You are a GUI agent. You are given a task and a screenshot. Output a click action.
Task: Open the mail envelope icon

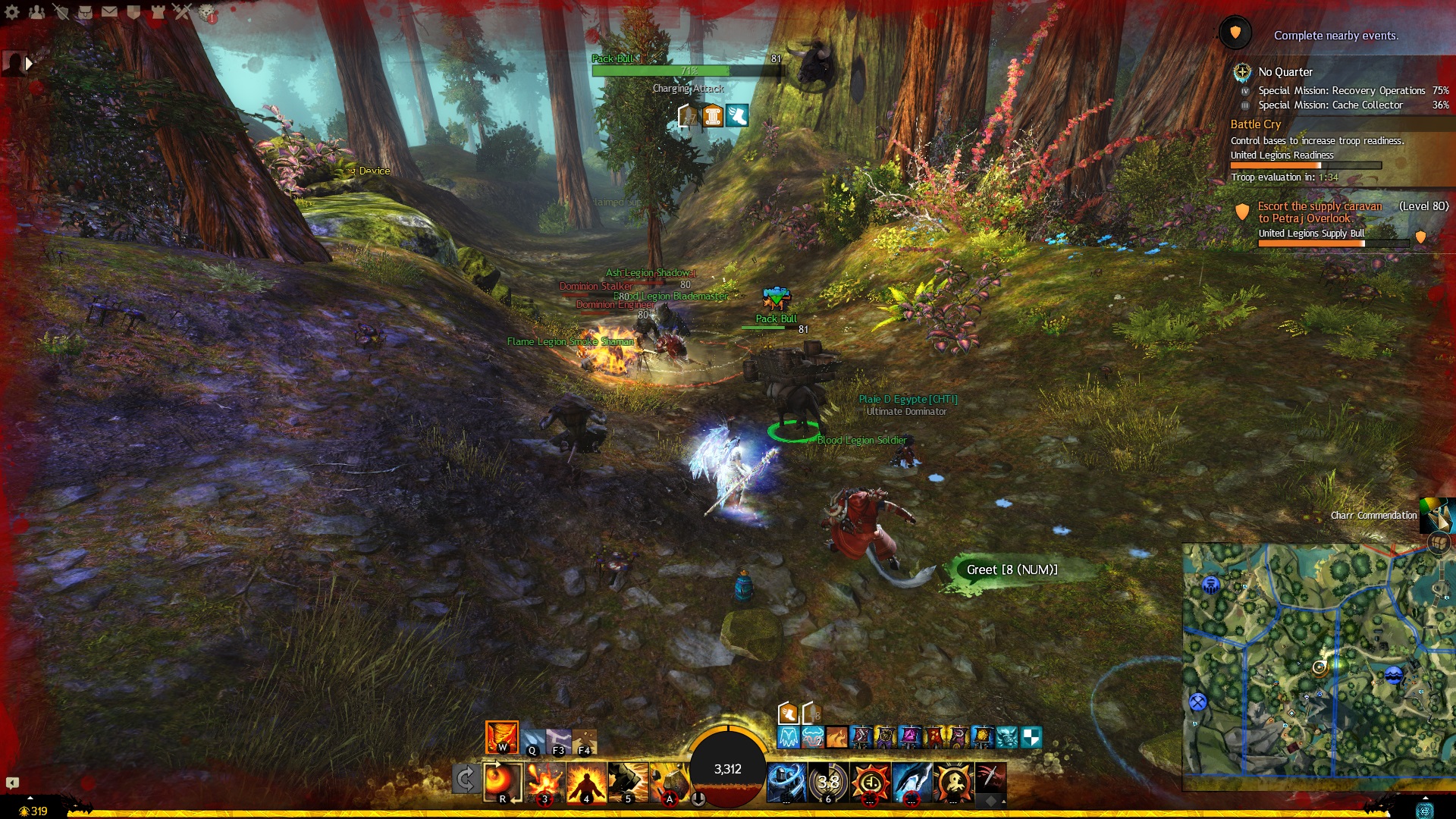[109, 11]
